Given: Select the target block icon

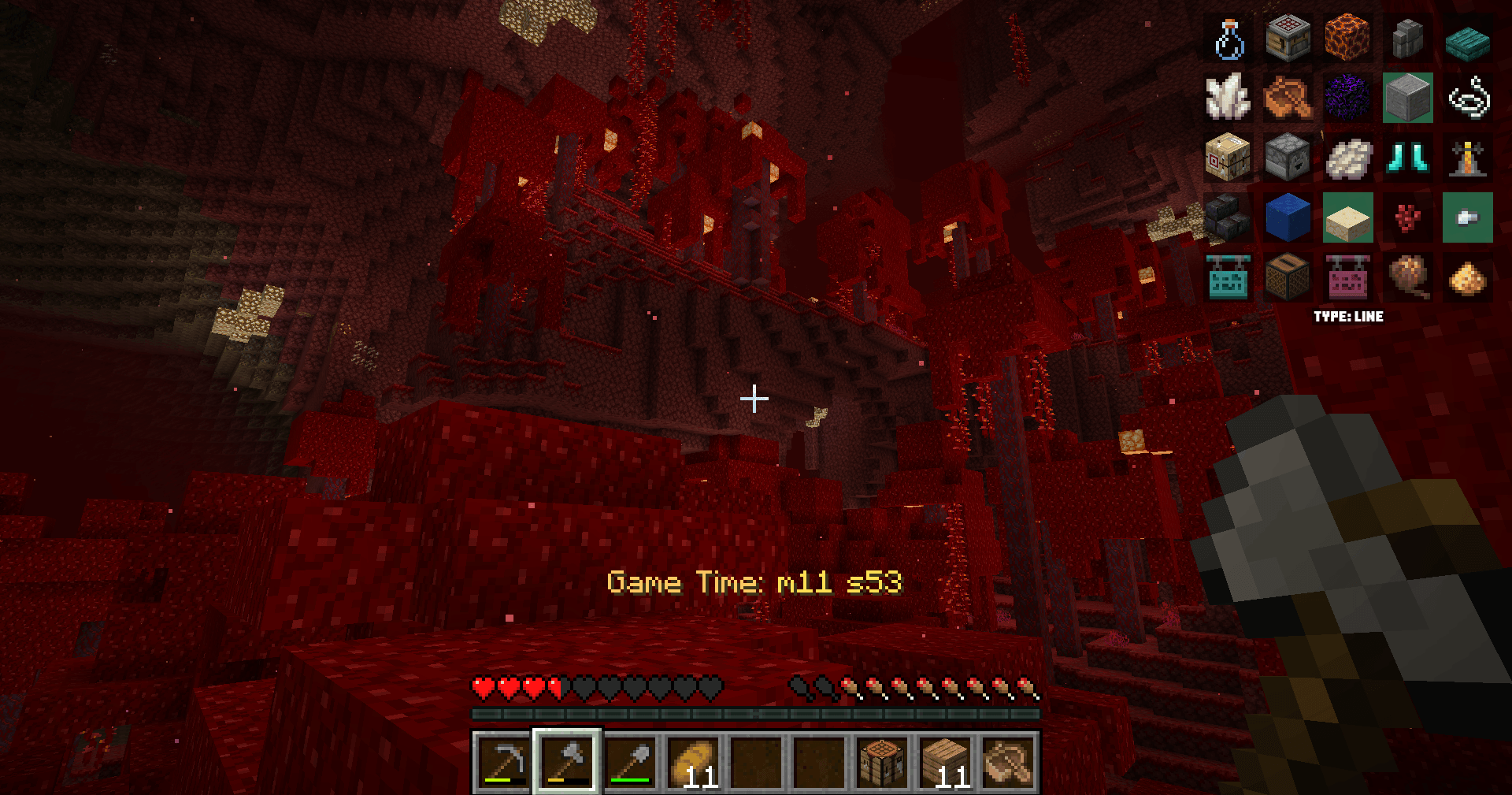Looking at the screenshot, I should [x=1227, y=158].
